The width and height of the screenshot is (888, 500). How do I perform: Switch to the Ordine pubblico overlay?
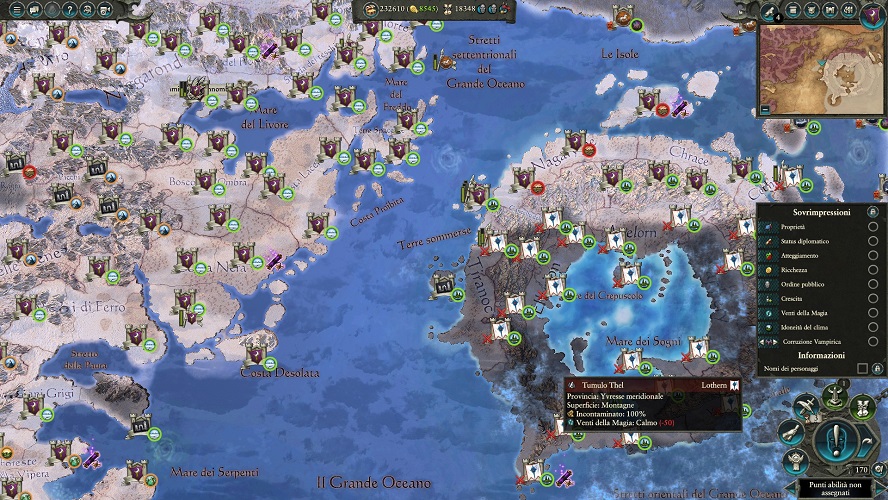click(x=873, y=284)
